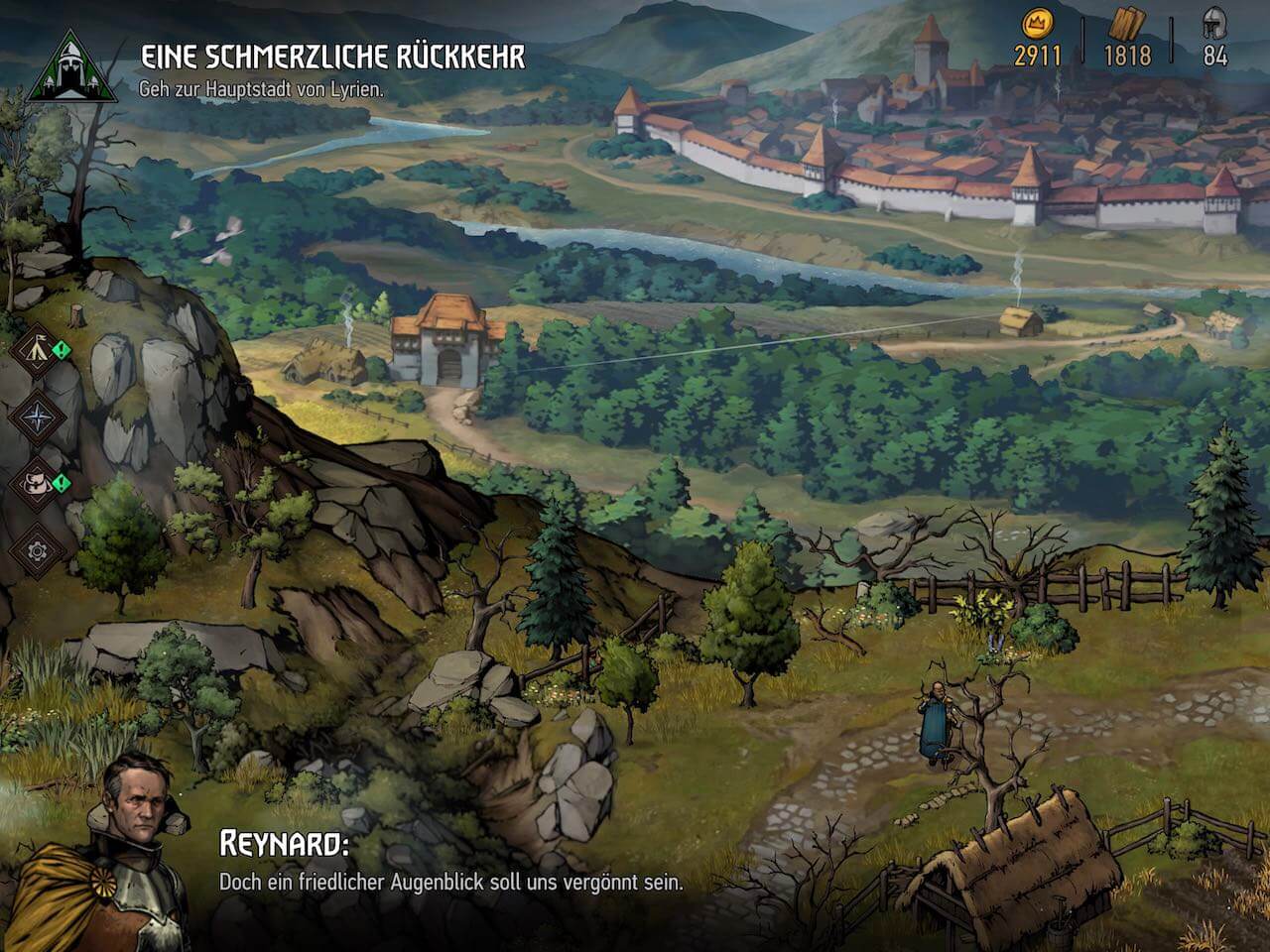Open the satchel bag icon
Viewport: 1270px width, 952px height.
37,483
